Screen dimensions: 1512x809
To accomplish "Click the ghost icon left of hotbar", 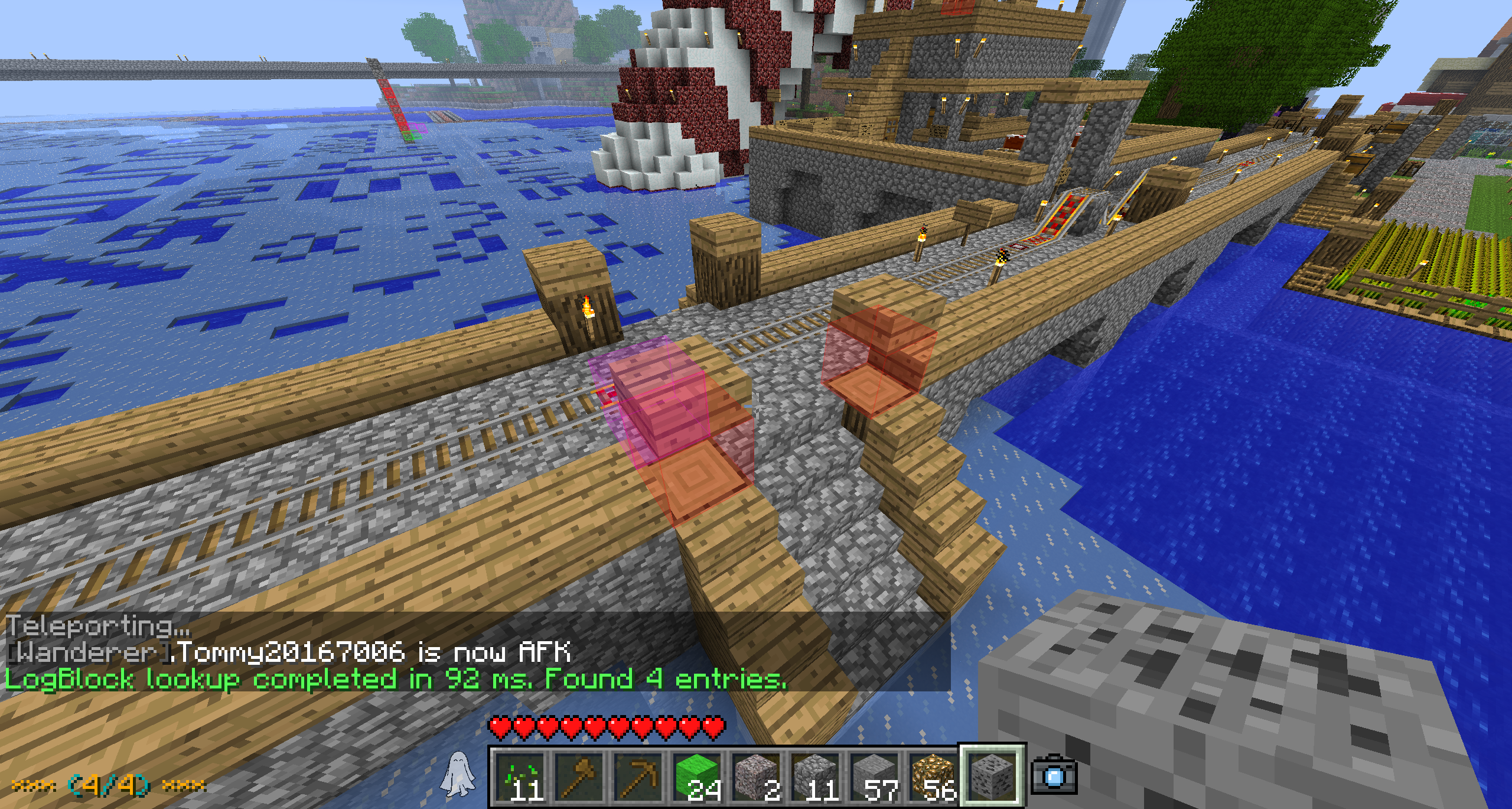I will [458, 774].
